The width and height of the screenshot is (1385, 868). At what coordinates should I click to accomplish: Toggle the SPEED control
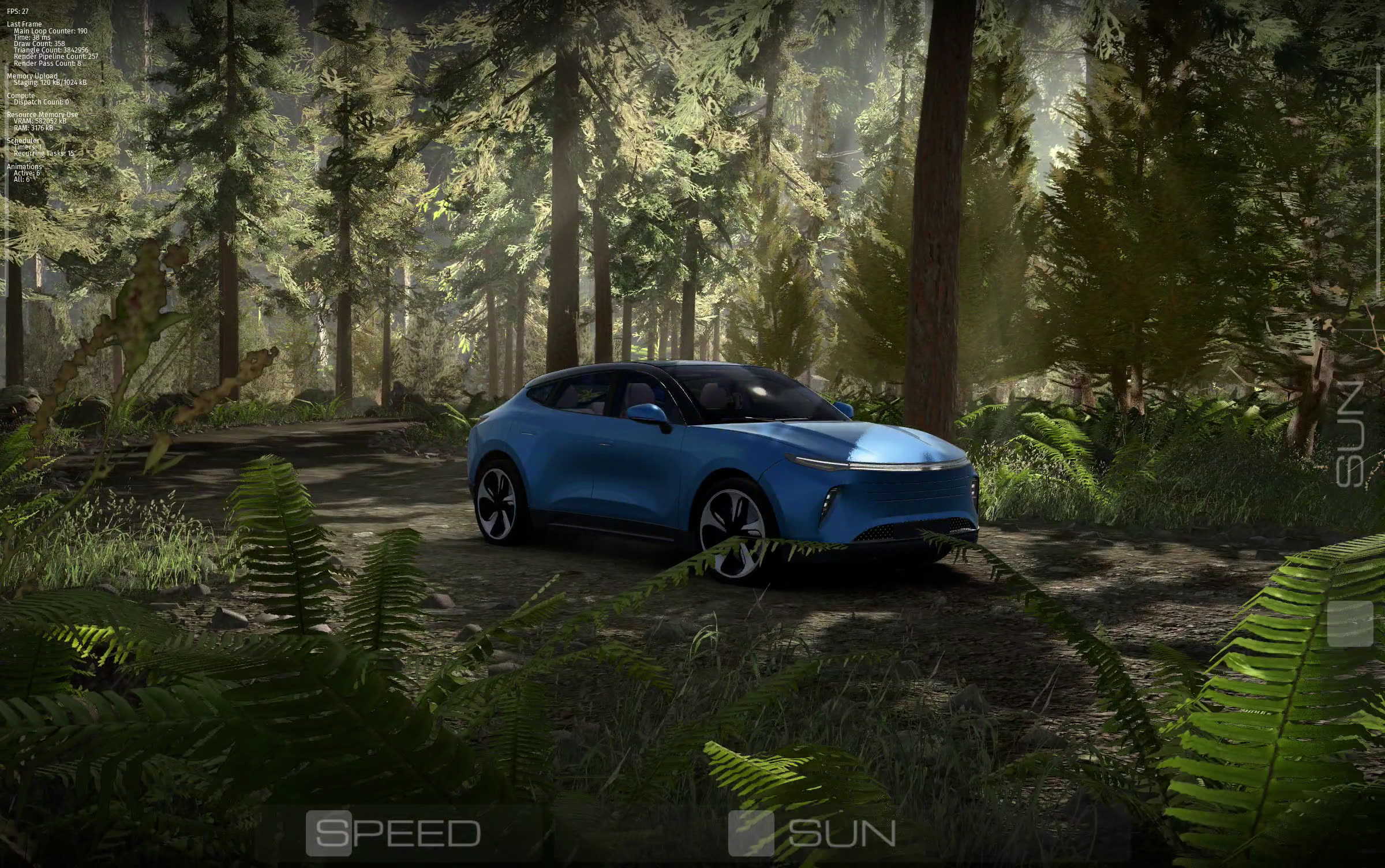point(328,833)
